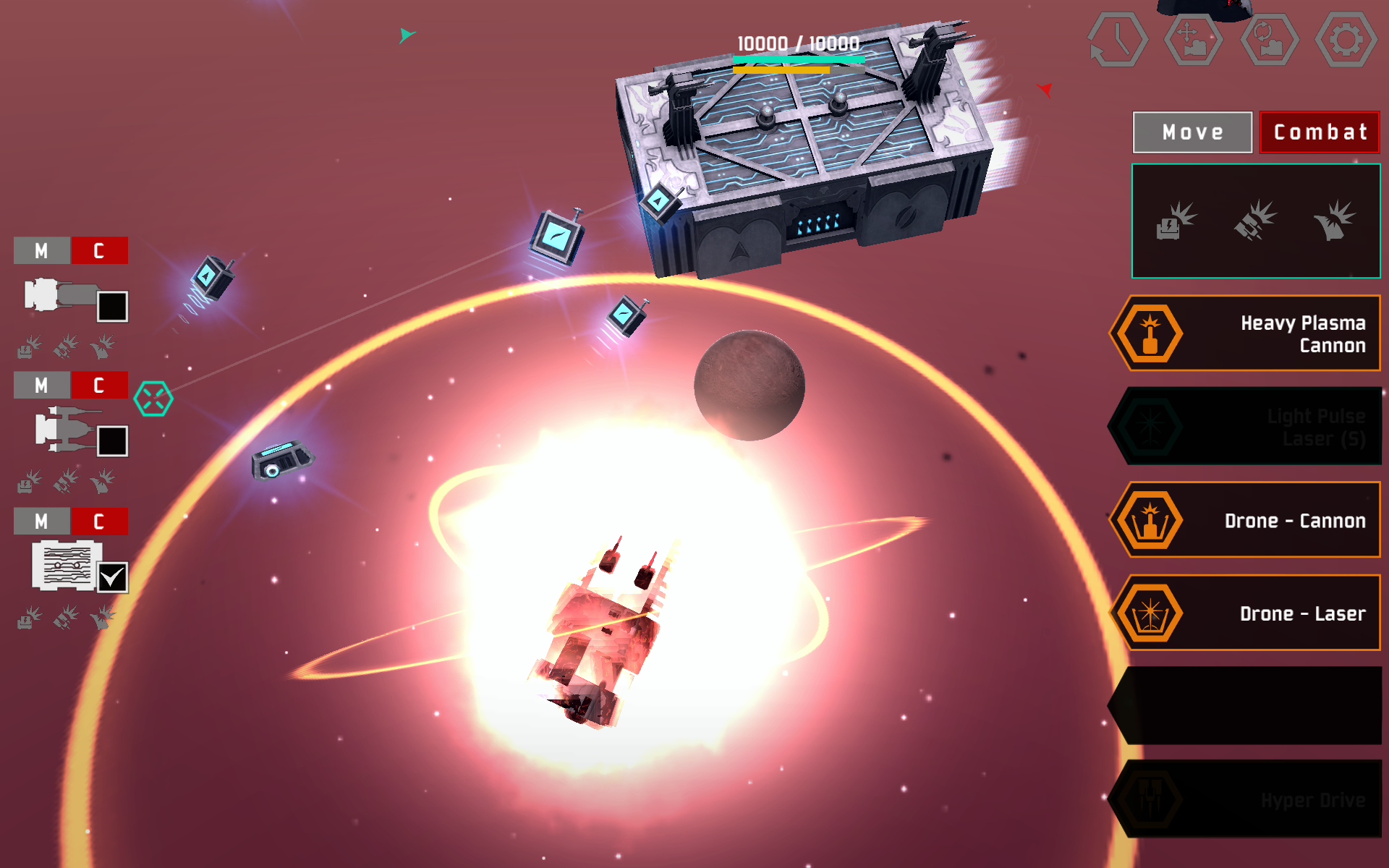Switch the second ship to C mode
1389x868 pixels.
click(x=99, y=386)
